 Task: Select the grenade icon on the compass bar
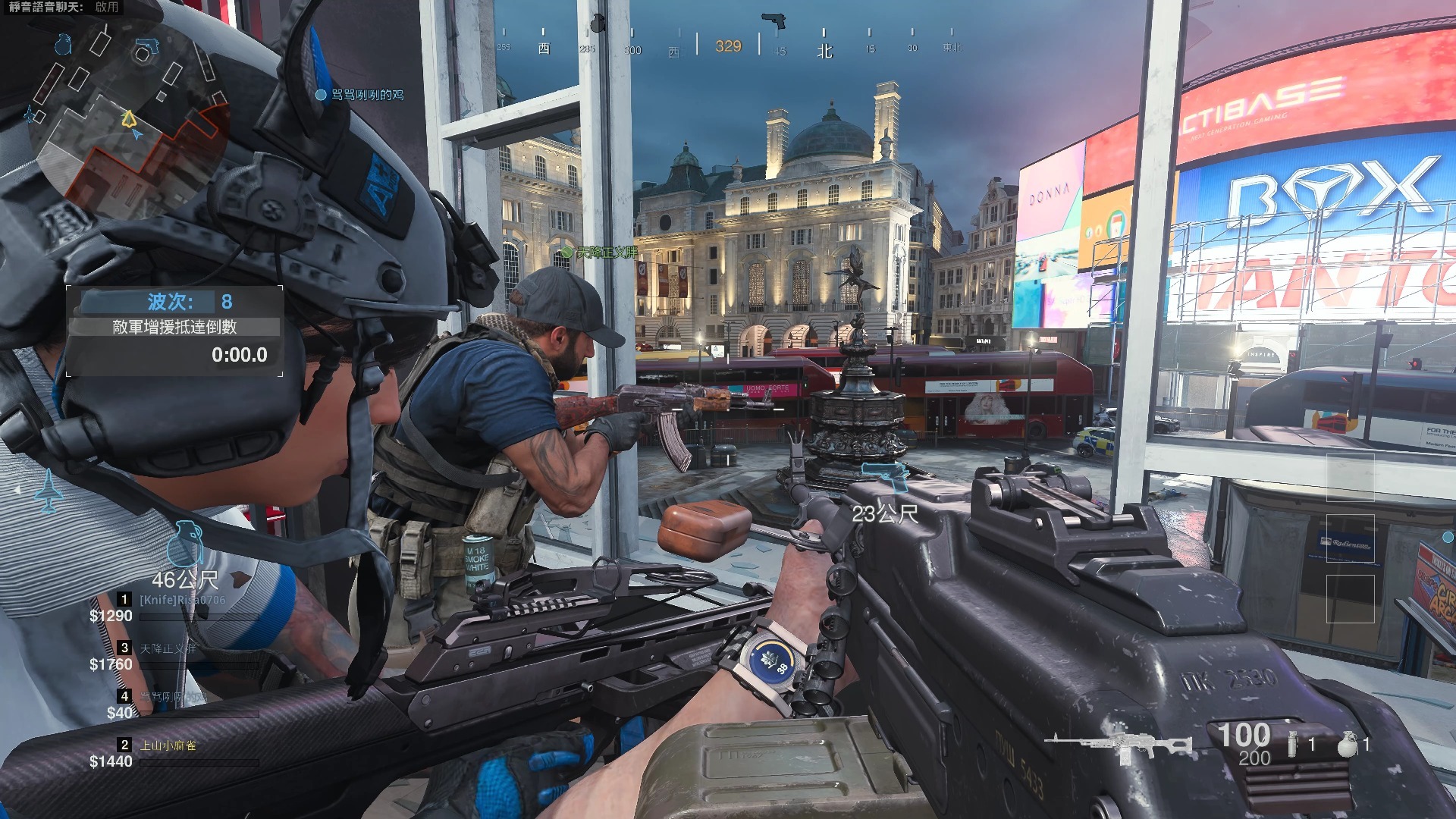click(598, 24)
